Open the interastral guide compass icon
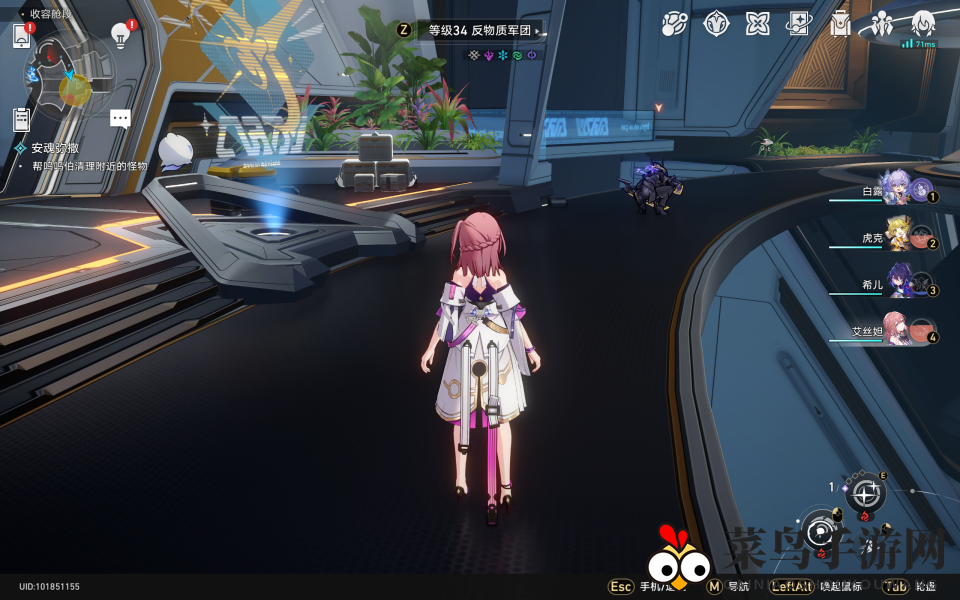 (716, 24)
